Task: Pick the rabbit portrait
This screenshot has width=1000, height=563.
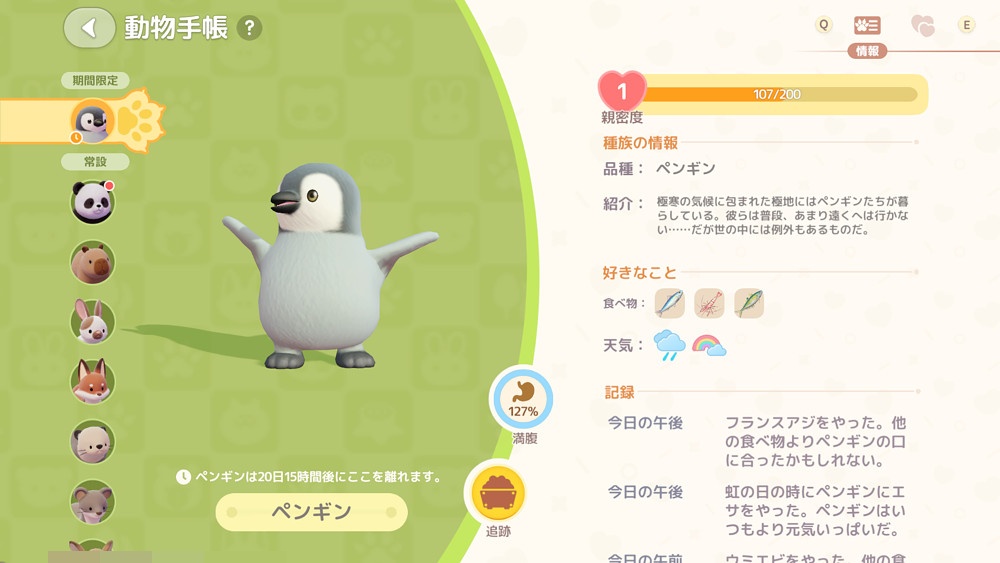Action: coord(93,322)
